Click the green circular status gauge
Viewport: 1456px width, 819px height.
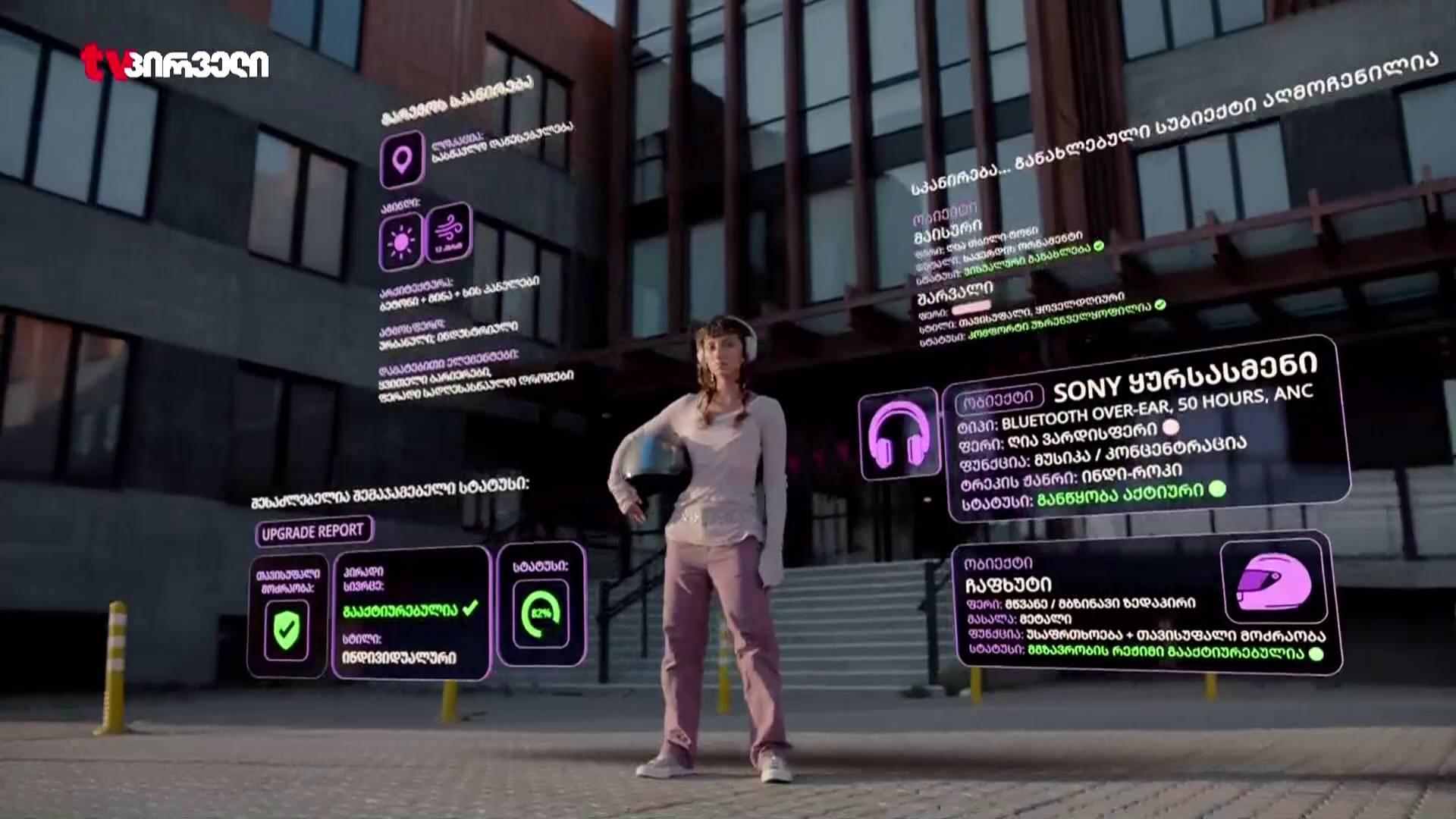541,613
